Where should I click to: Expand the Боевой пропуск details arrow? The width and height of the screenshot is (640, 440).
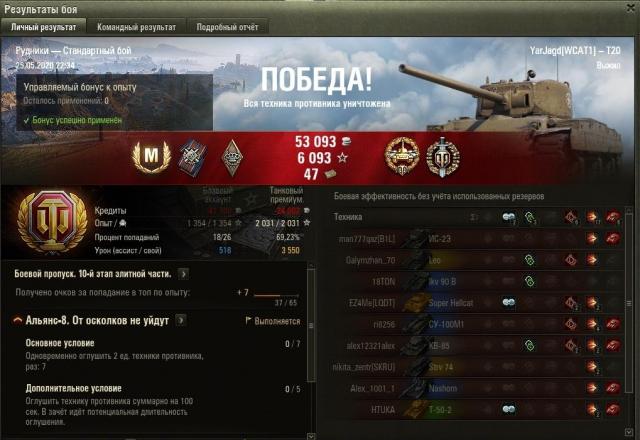point(183,273)
